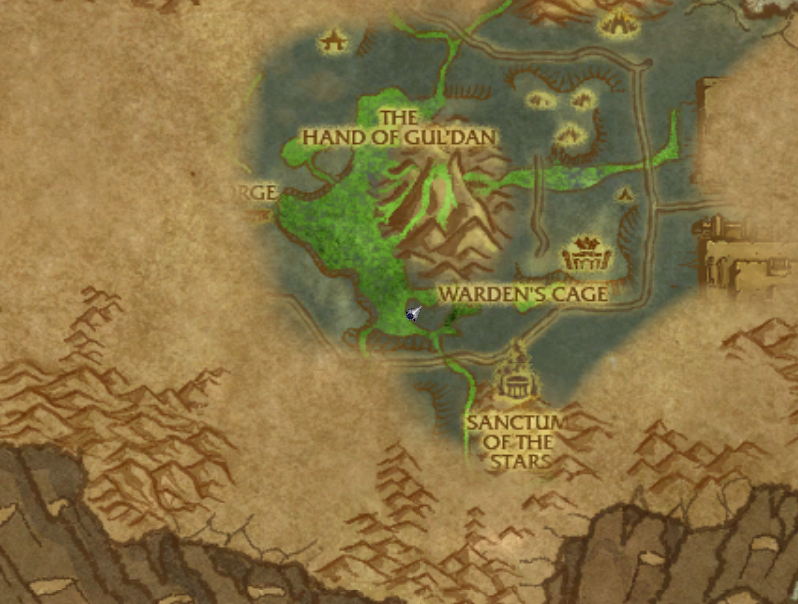This screenshot has width=798, height=604.
Task: Click the Sanctum of the Stars label
Action: coord(514,441)
